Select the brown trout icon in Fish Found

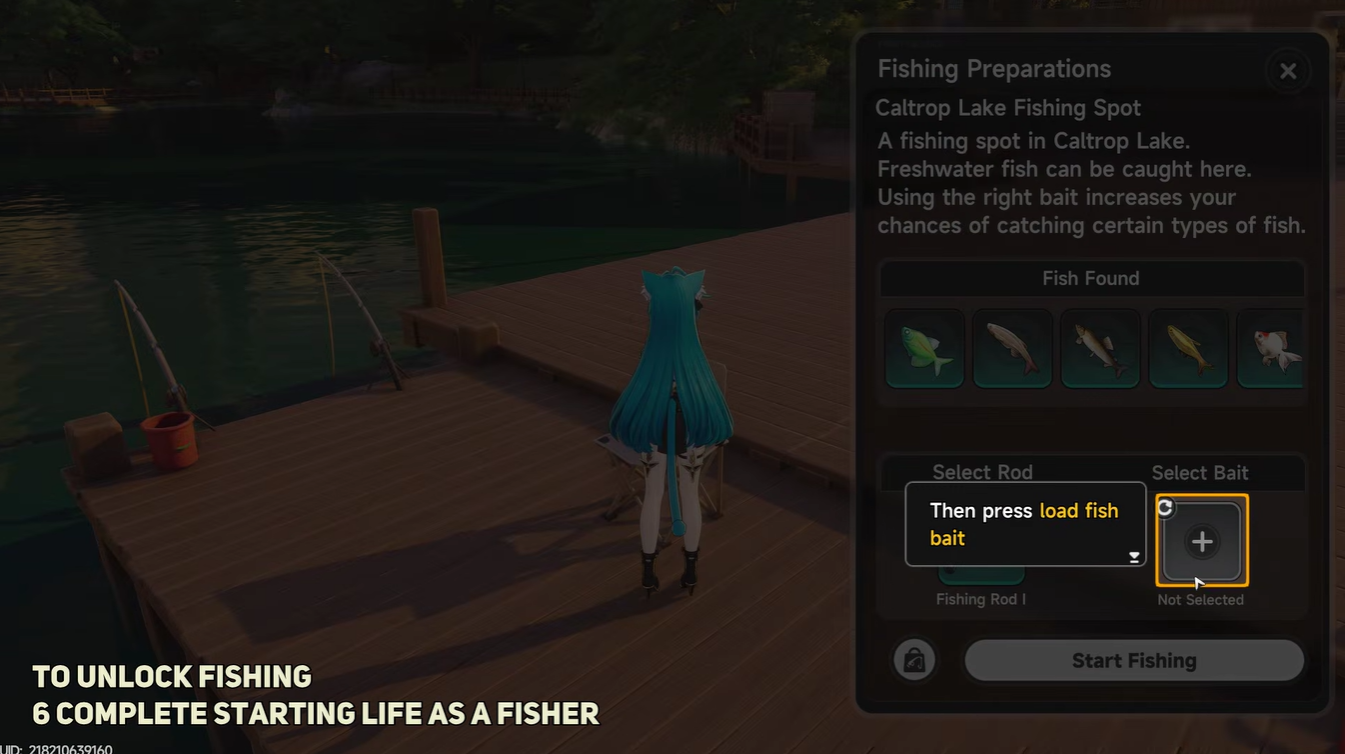pos(1099,349)
